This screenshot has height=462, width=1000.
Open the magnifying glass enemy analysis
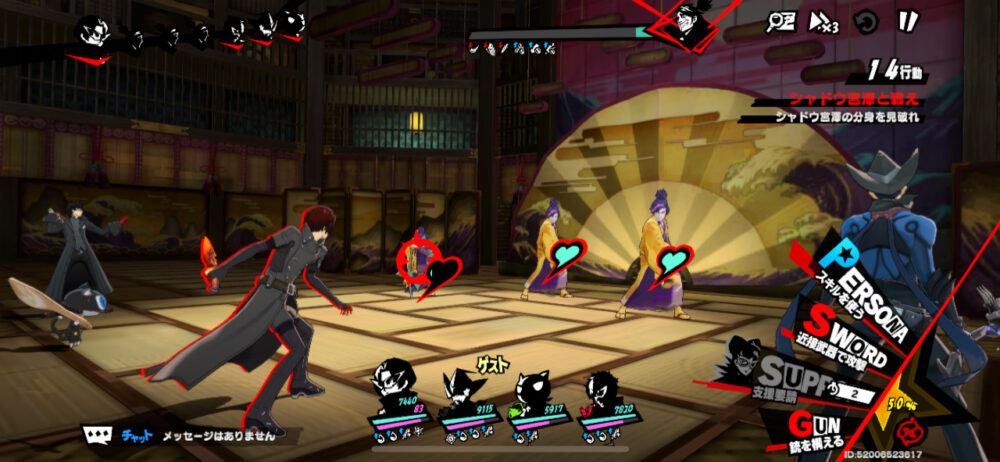pos(780,20)
